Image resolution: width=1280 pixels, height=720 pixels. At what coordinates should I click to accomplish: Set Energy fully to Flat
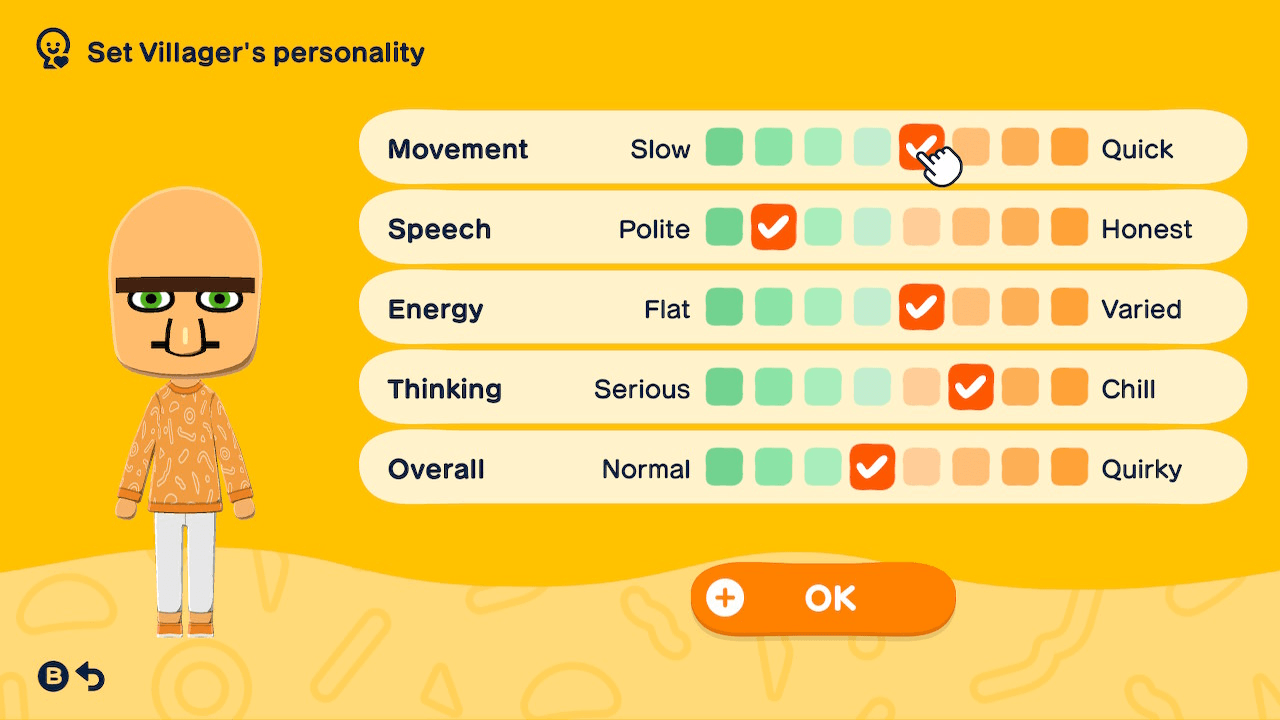[x=724, y=307]
